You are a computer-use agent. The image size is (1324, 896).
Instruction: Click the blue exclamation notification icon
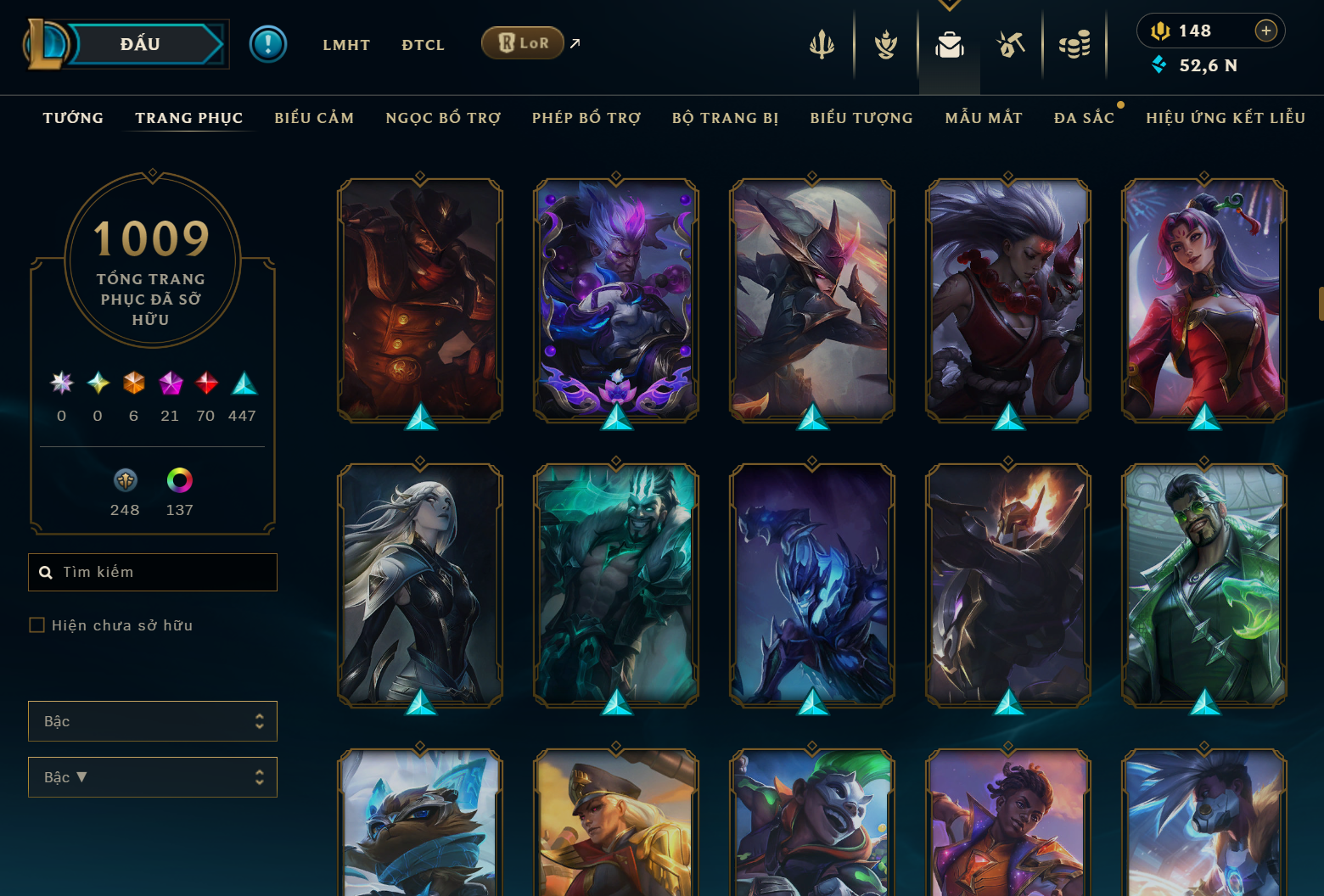click(x=269, y=44)
